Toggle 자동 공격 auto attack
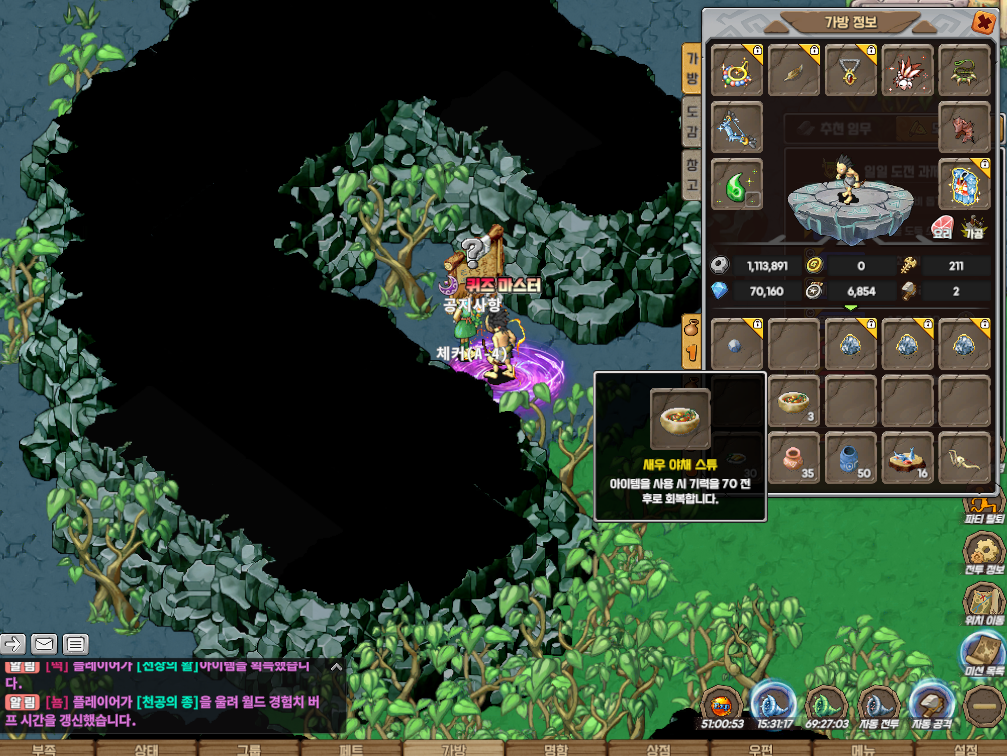1007x756 pixels. click(x=932, y=705)
